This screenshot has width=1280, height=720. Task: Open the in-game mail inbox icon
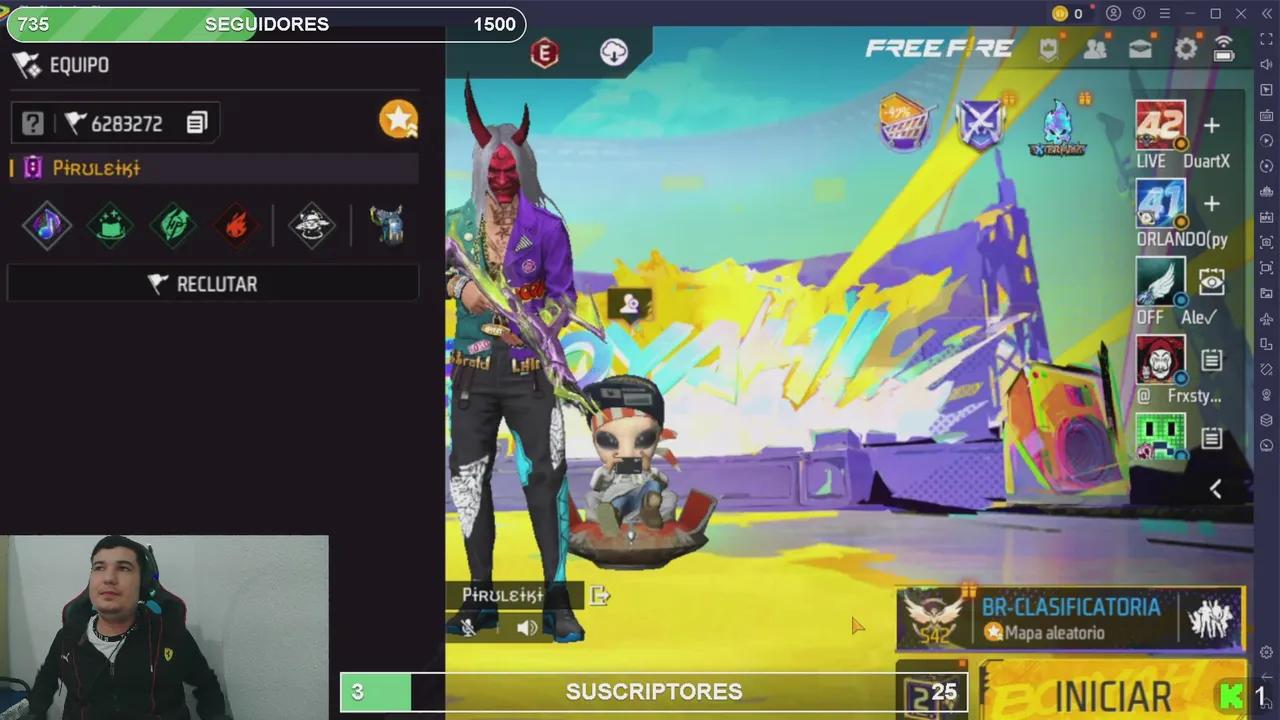1139,47
